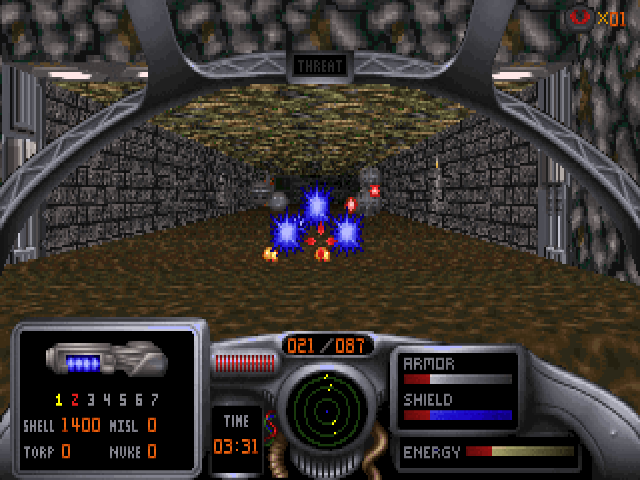Select weapon slot number 7

pyautogui.click(x=154, y=400)
